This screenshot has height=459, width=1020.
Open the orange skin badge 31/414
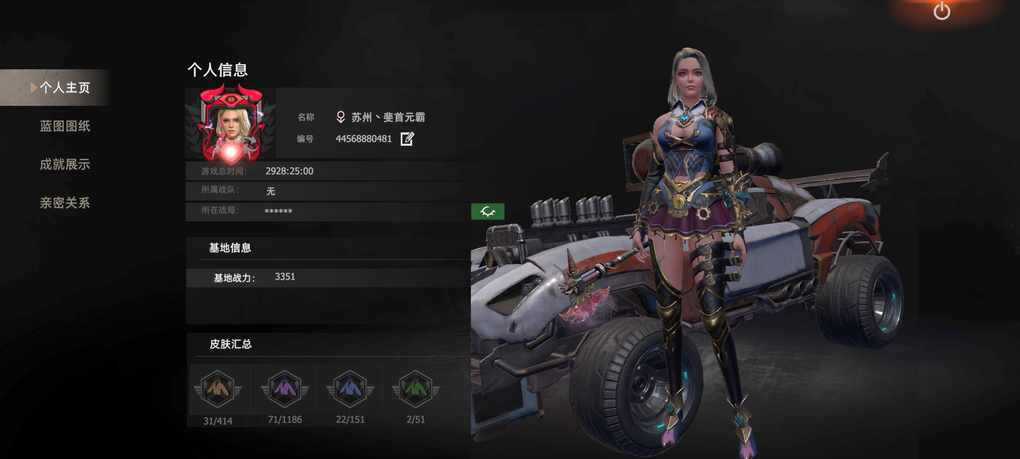pos(217,389)
